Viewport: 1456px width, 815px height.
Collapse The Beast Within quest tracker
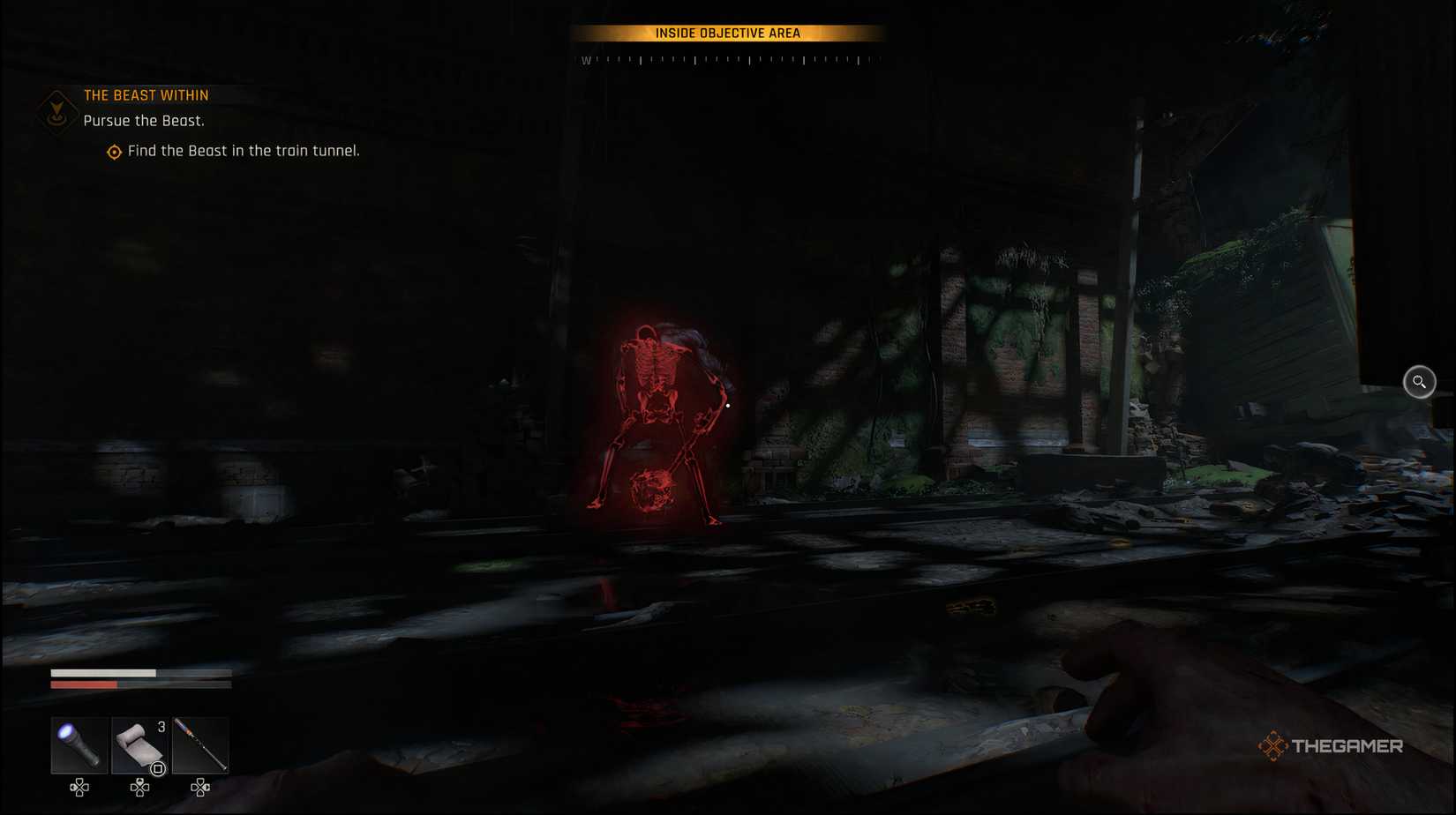pos(146,94)
